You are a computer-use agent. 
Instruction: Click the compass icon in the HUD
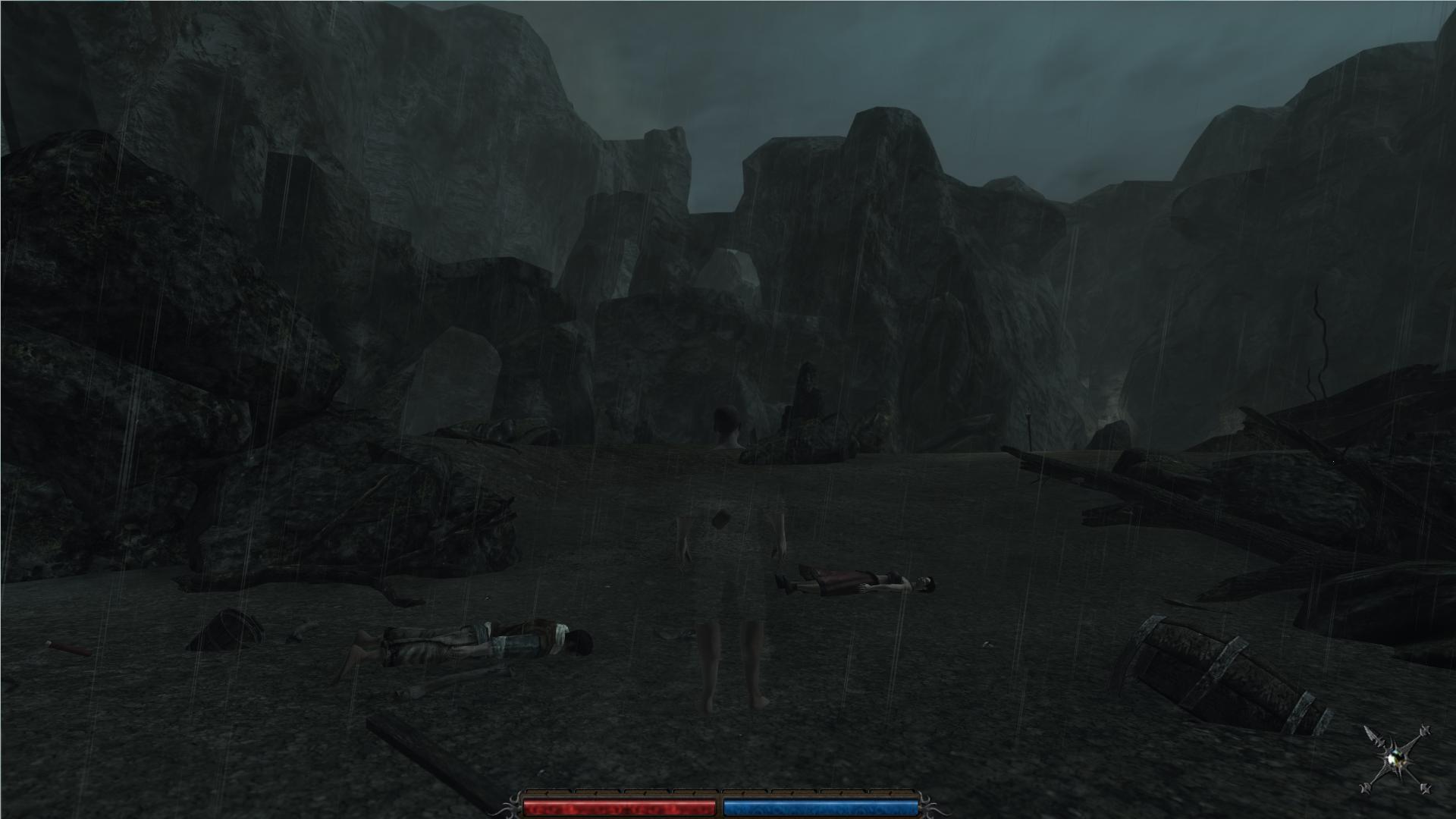1396,759
